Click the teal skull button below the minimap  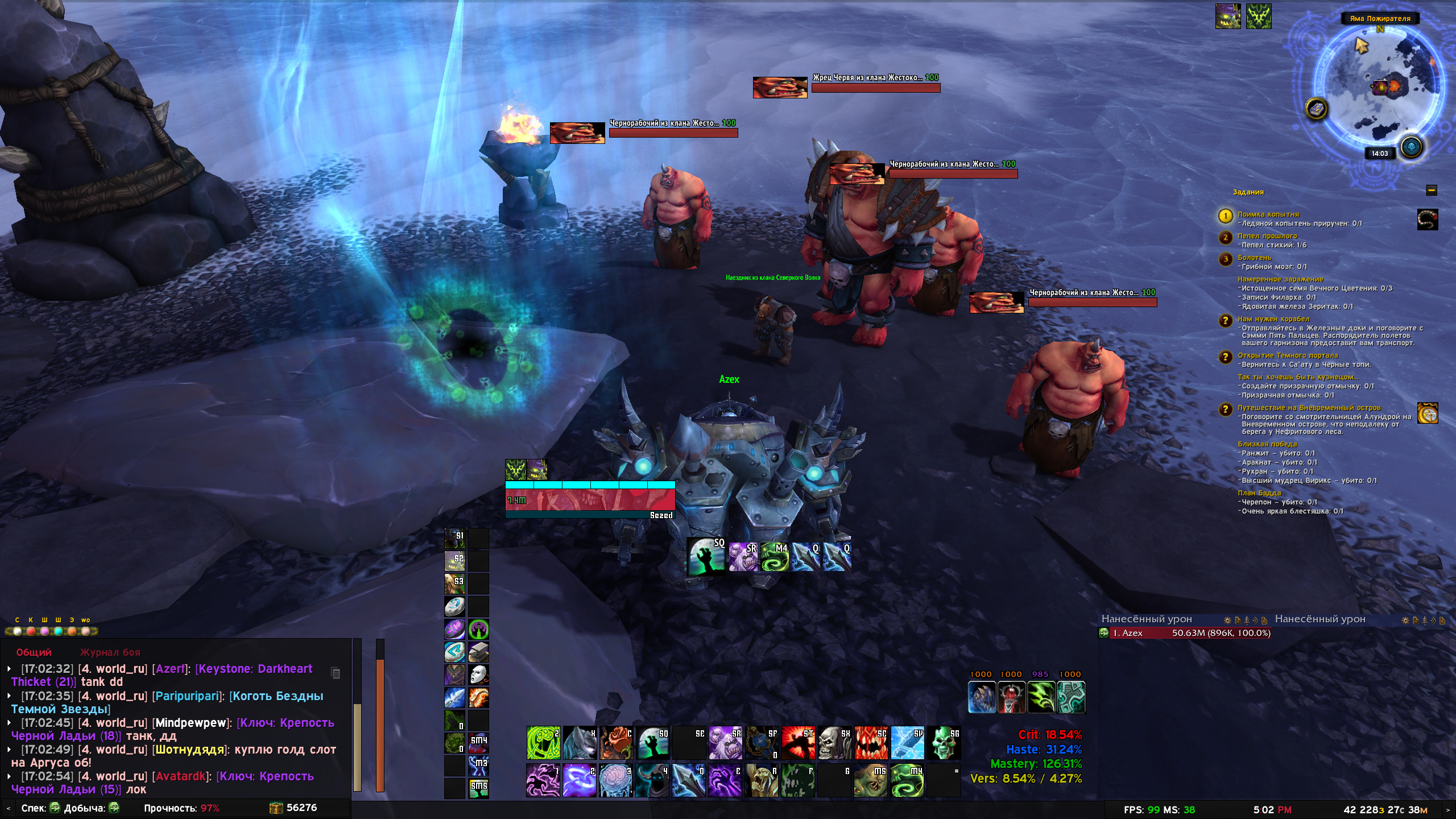click(1411, 147)
